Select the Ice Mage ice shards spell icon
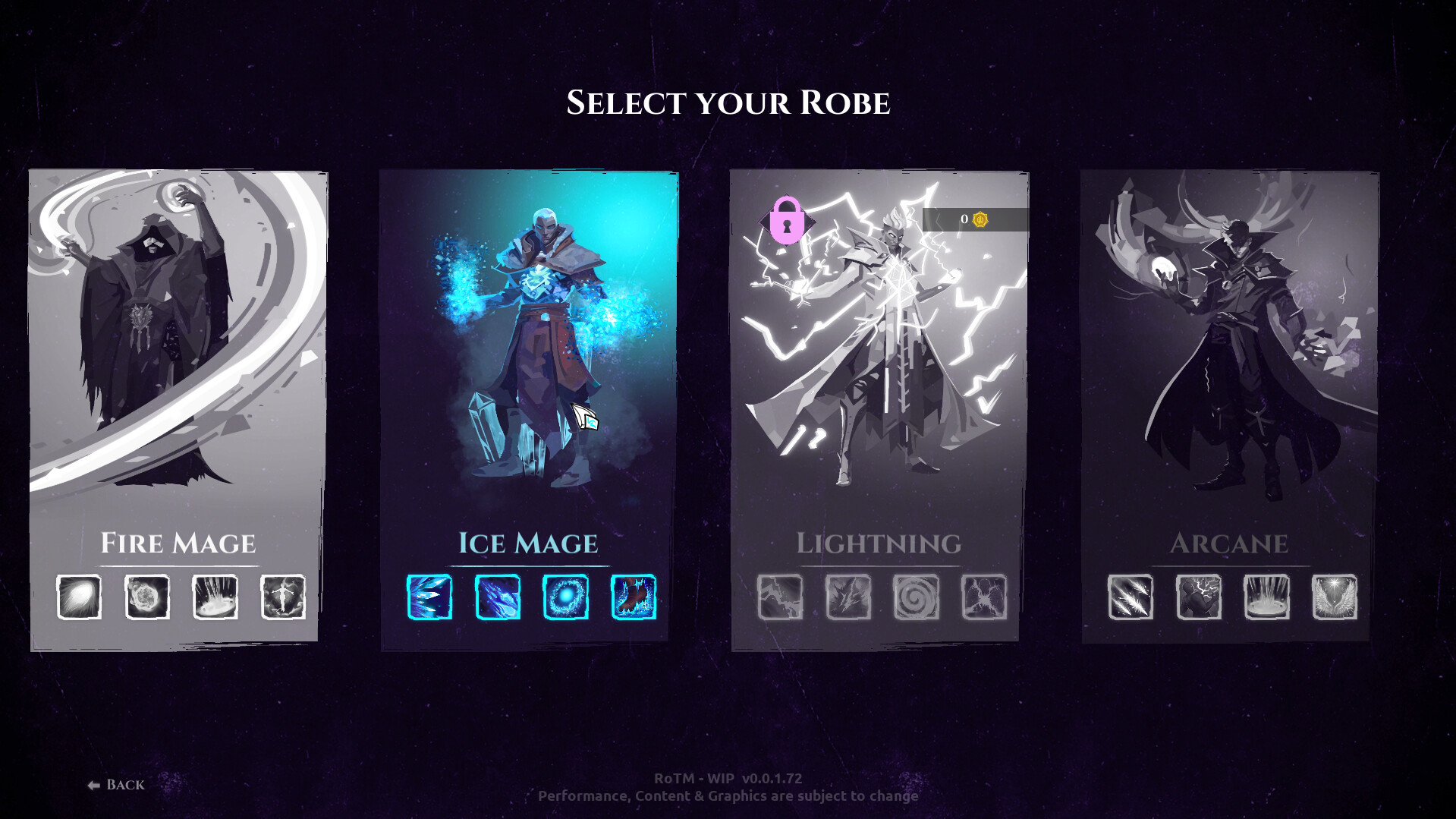This screenshot has height=819, width=1456. [429, 597]
